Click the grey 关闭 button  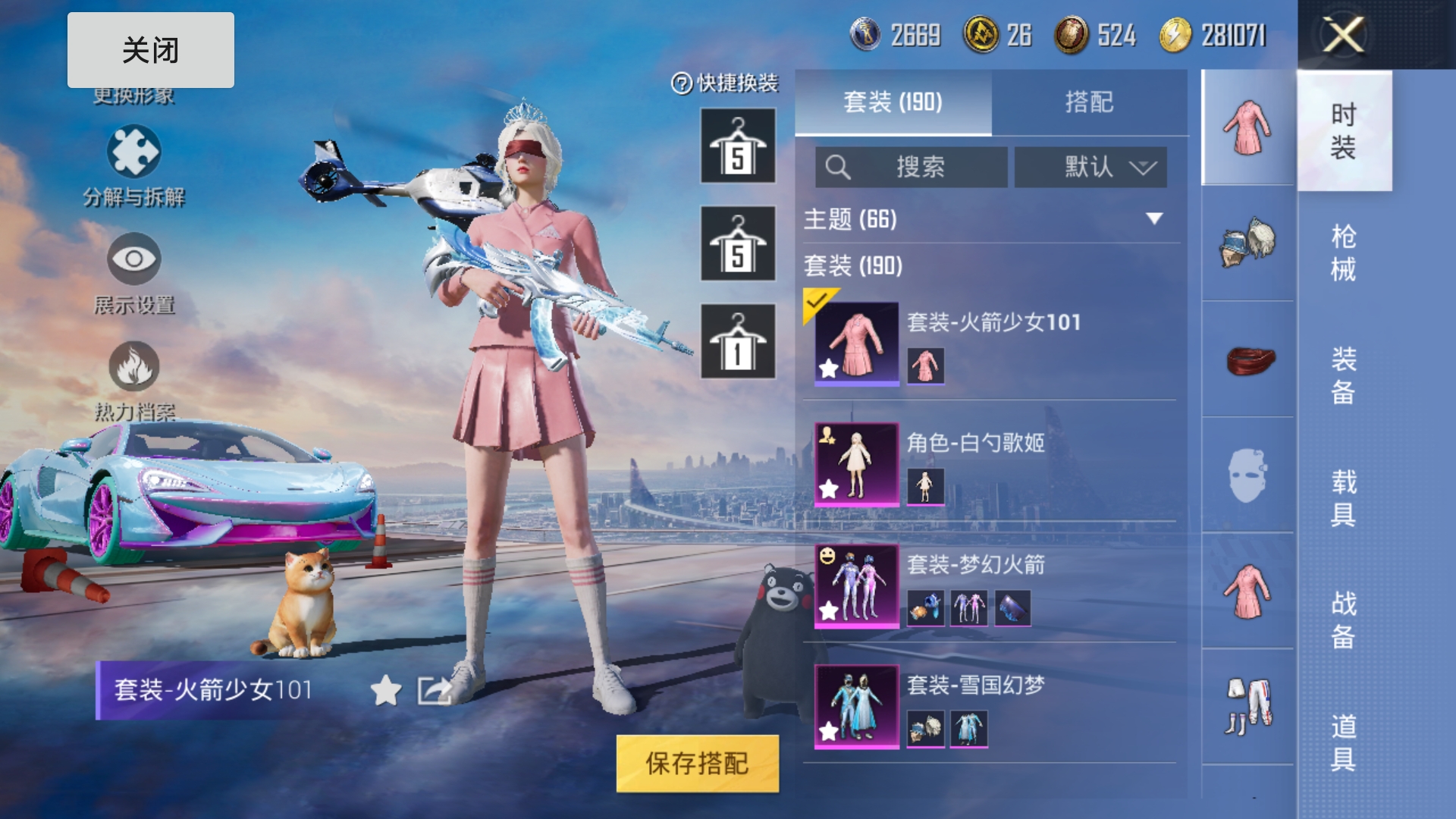pos(150,50)
